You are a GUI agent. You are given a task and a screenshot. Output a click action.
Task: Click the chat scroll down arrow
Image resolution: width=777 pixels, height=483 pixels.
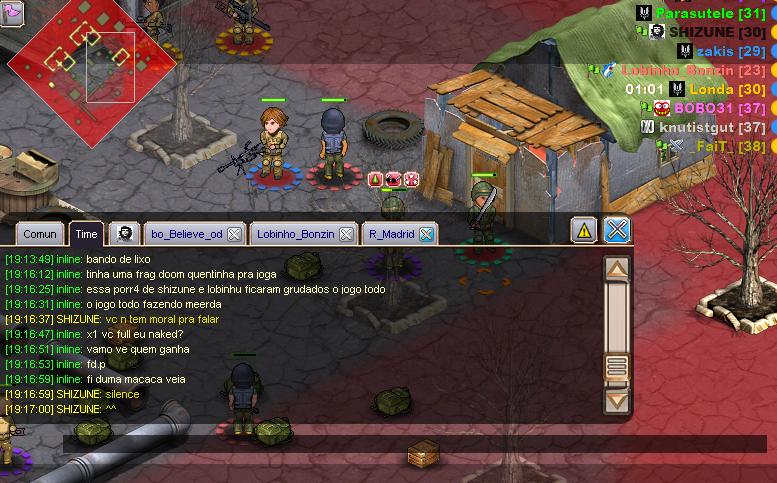point(617,401)
